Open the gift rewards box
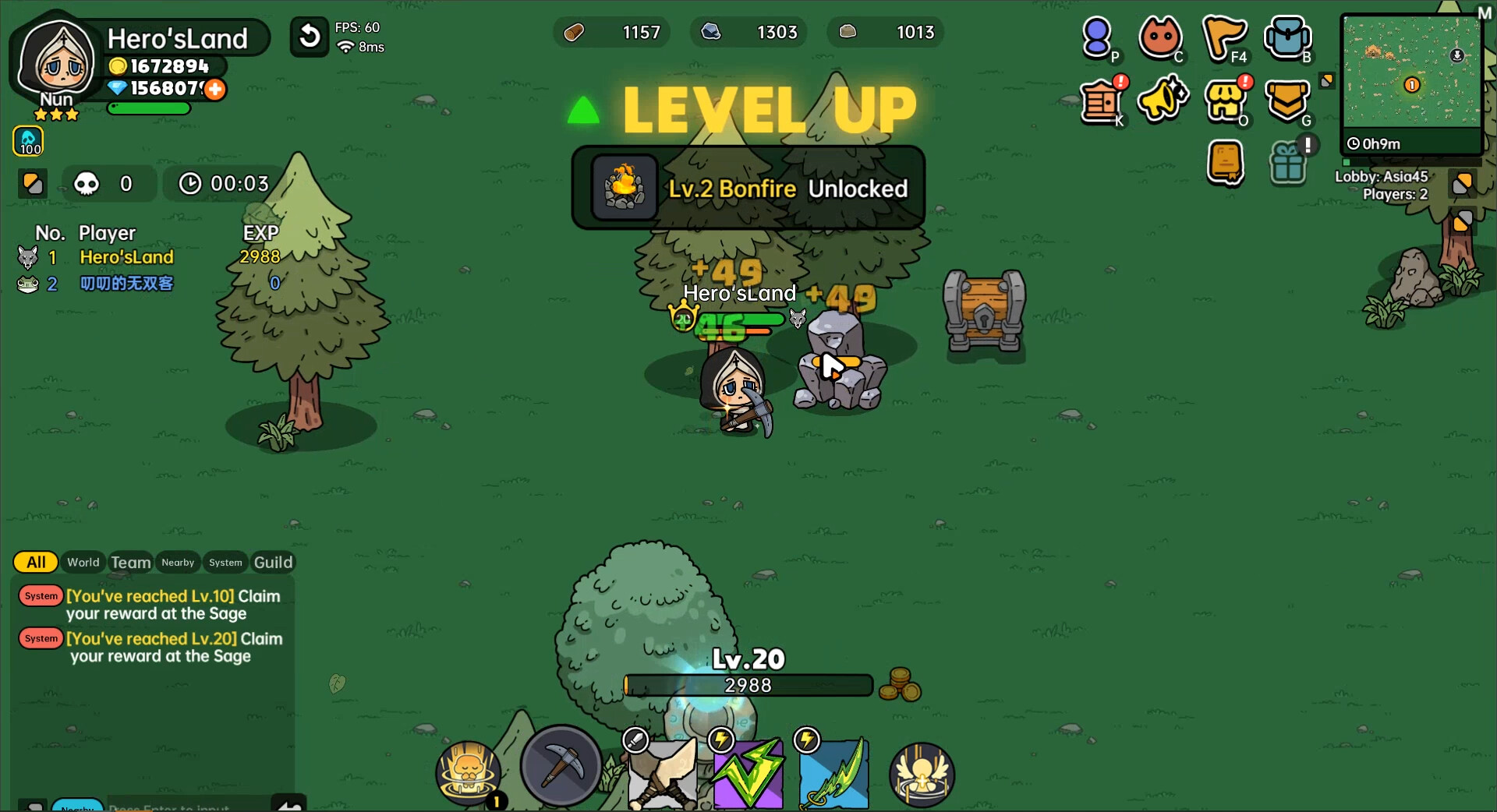This screenshot has height=812, width=1497. pos(1290,162)
